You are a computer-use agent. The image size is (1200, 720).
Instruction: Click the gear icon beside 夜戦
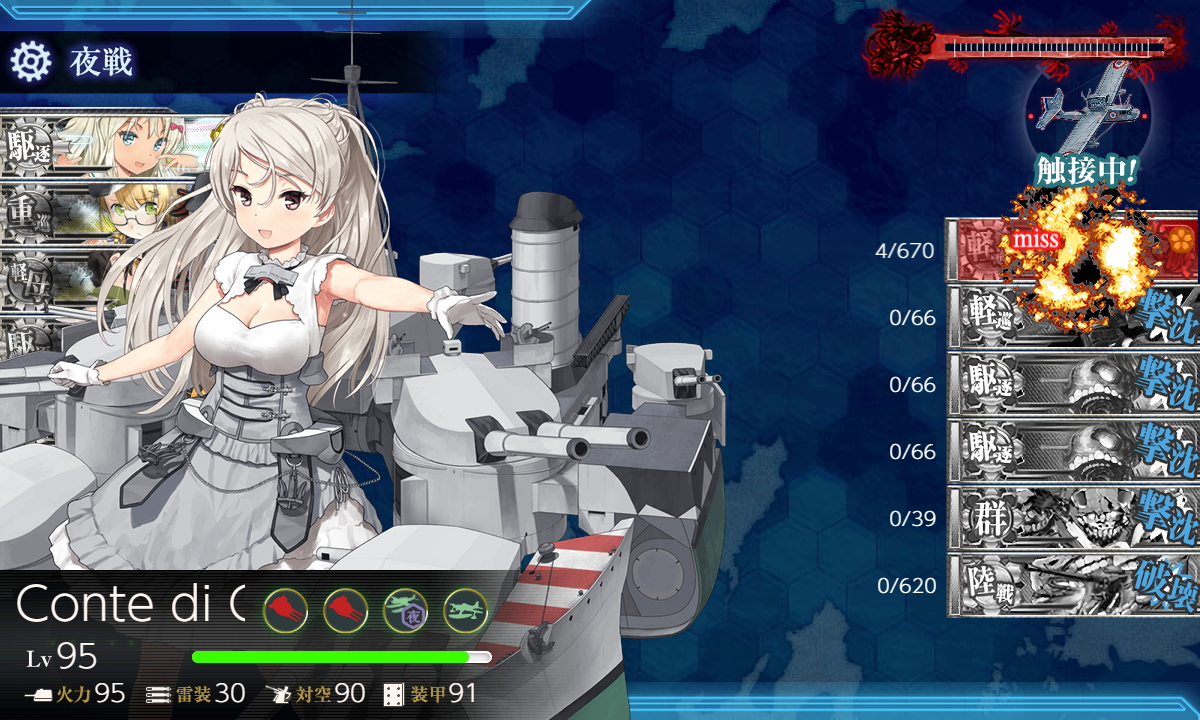[x=30, y=62]
